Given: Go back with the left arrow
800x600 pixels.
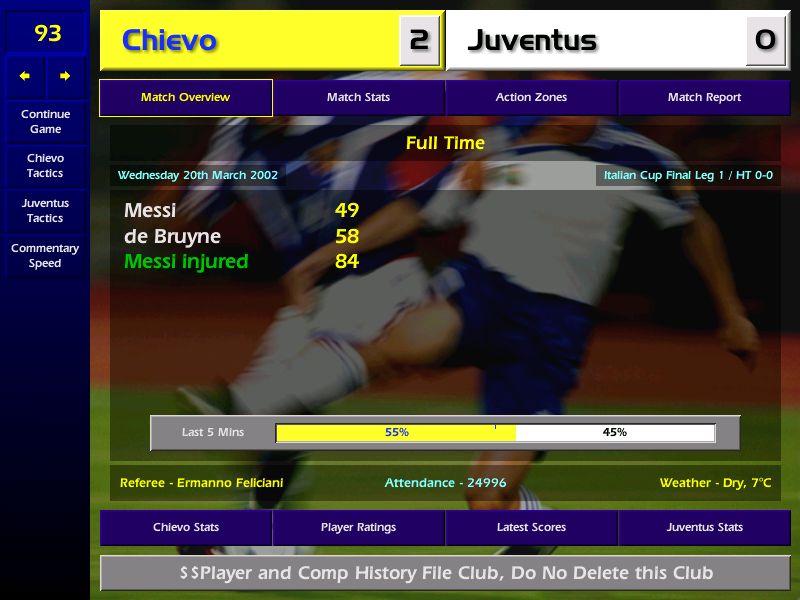Looking at the screenshot, I should coord(25,76).
